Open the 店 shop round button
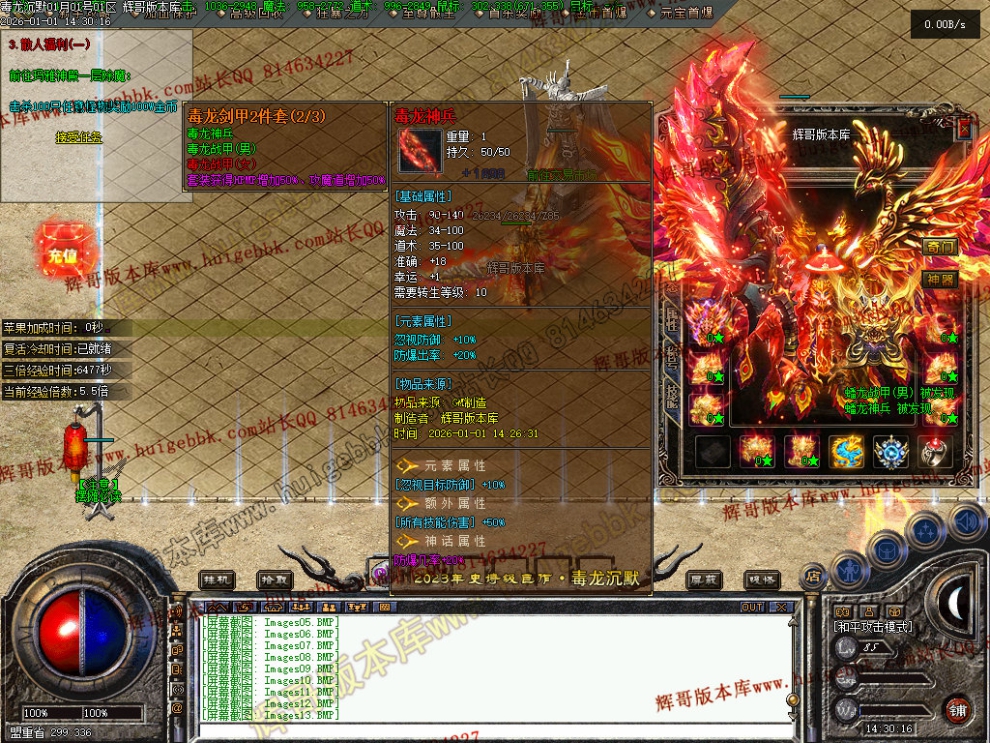Viewport: 990px width, 743px height. coord(812,575)
